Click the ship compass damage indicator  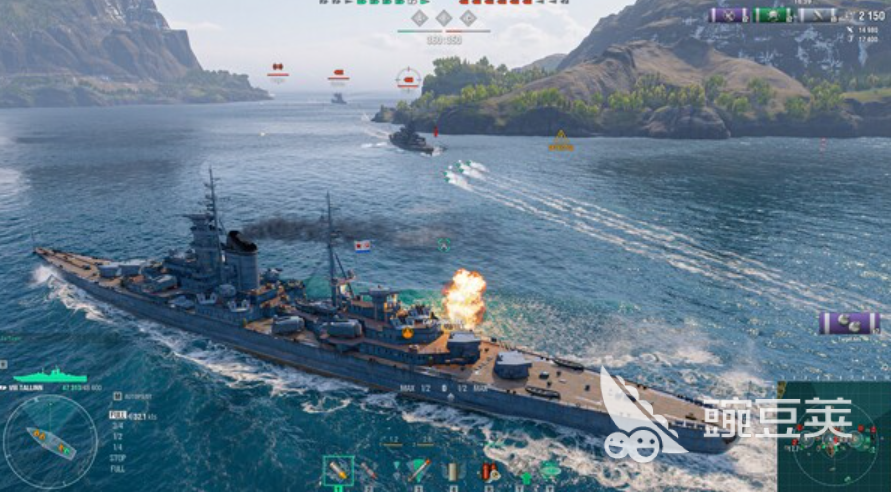[50, 441]
